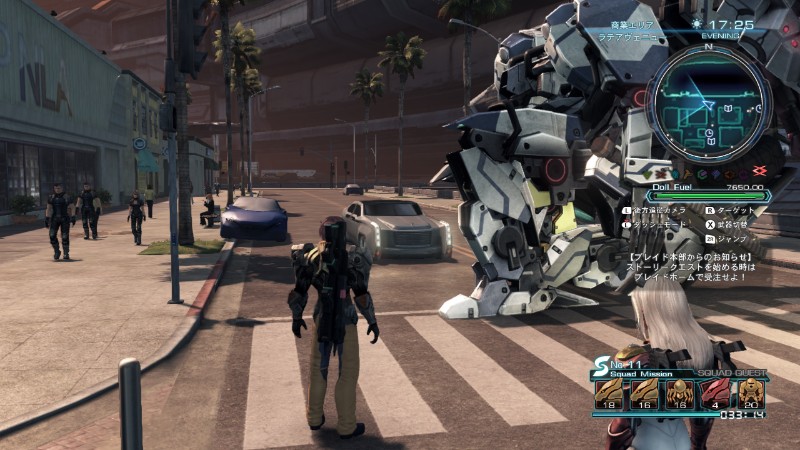Image resolution: width=800 pixels, height=450 pixels.
Task: Select the golden humanoid target showing 20
Action: [751, 392]
